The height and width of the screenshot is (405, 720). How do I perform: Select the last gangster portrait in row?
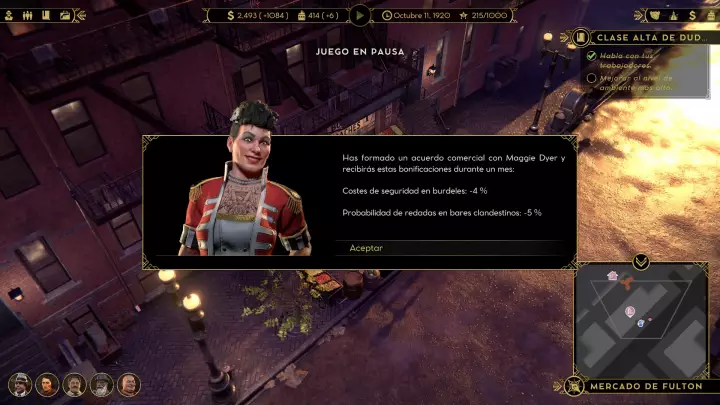click(x=129, y=384)
